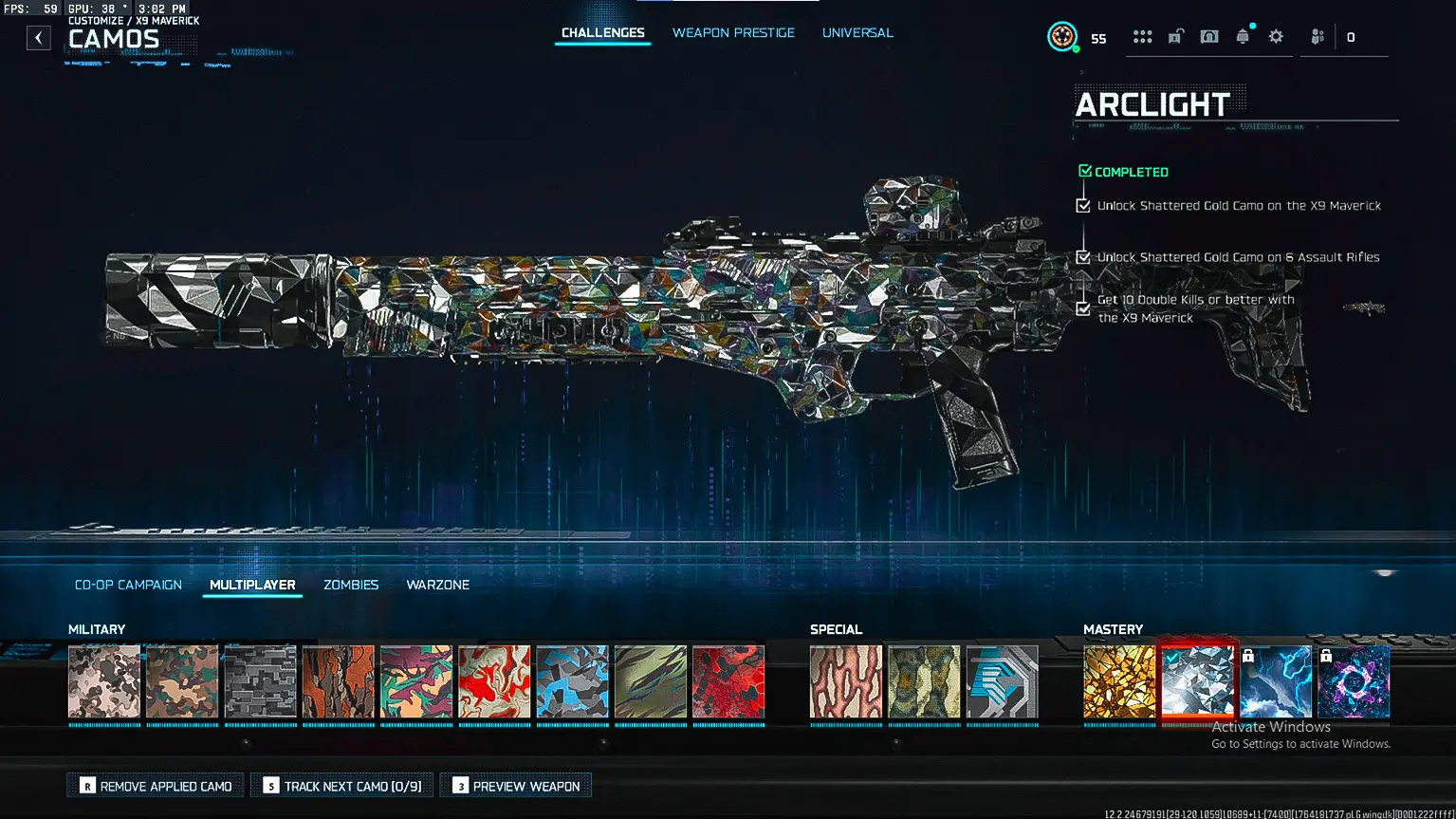Screen dimensions: 1456x819
Task: Open the settings gear icon
Action: (x=1276, y=36)
